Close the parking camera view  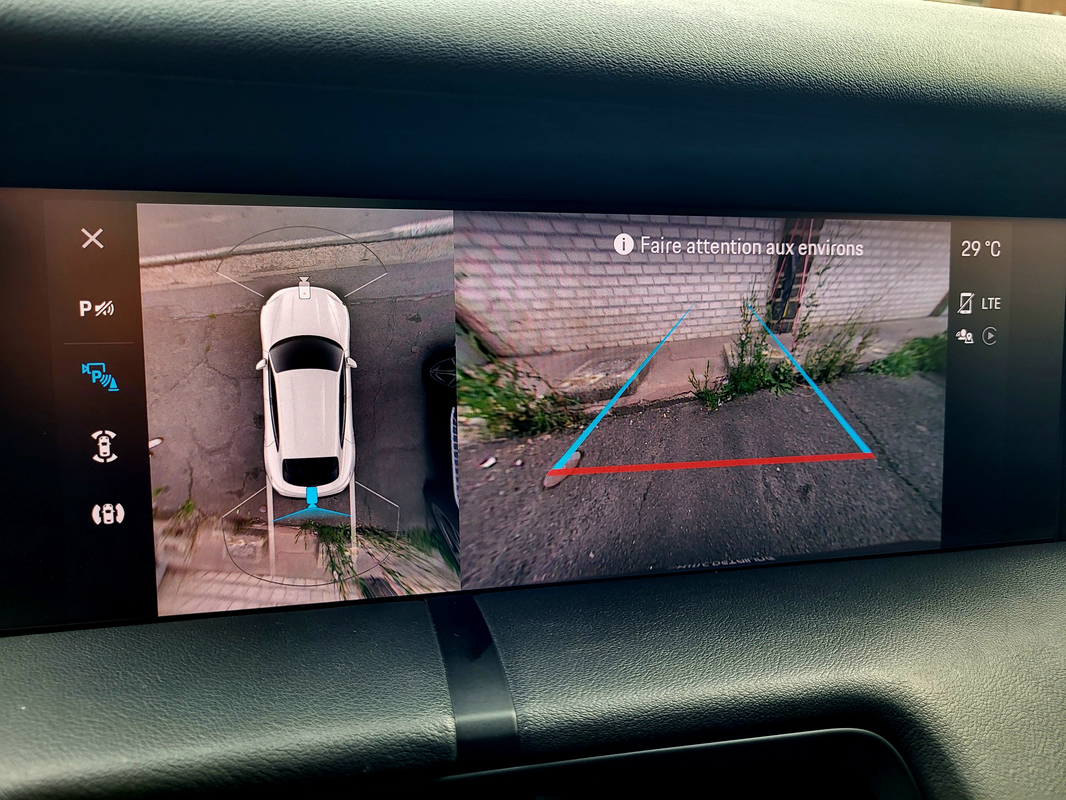92,238
